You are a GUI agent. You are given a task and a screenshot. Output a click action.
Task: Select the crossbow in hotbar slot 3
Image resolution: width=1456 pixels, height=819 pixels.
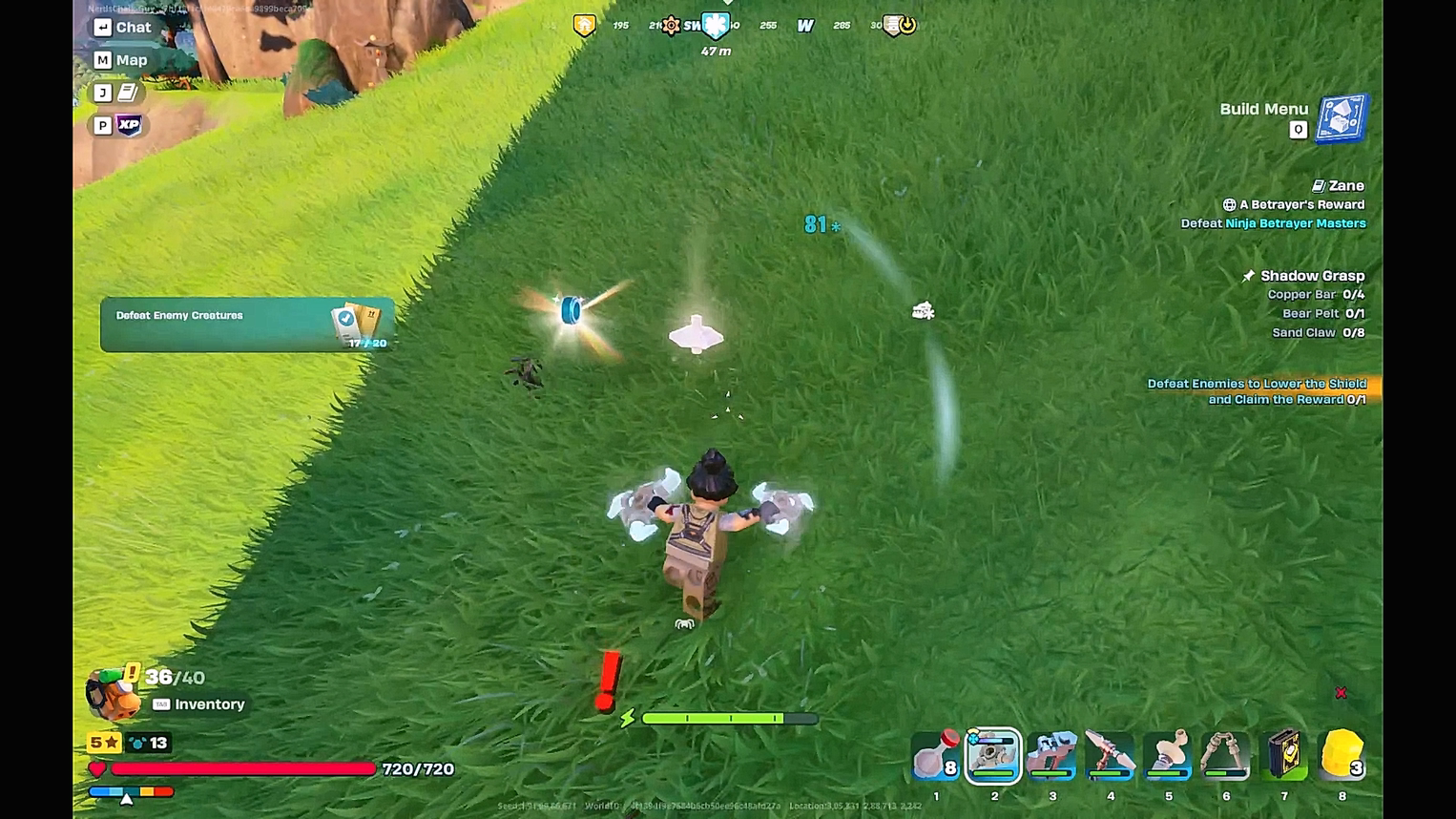1051,756
